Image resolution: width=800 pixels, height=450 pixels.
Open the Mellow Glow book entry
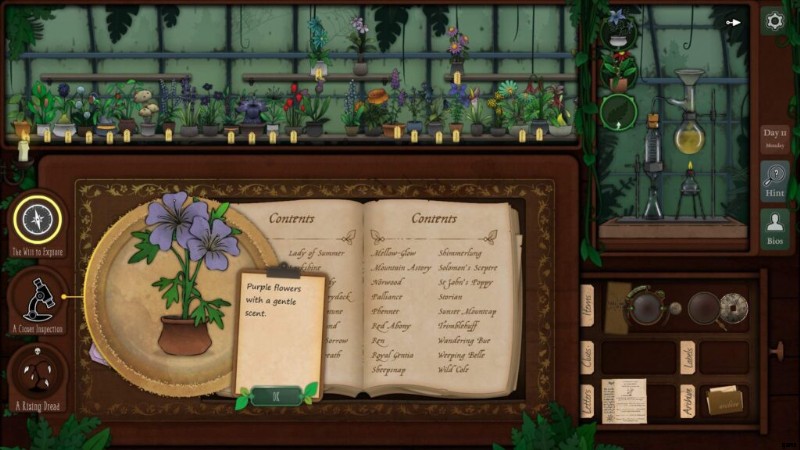[x=396, y=254]
